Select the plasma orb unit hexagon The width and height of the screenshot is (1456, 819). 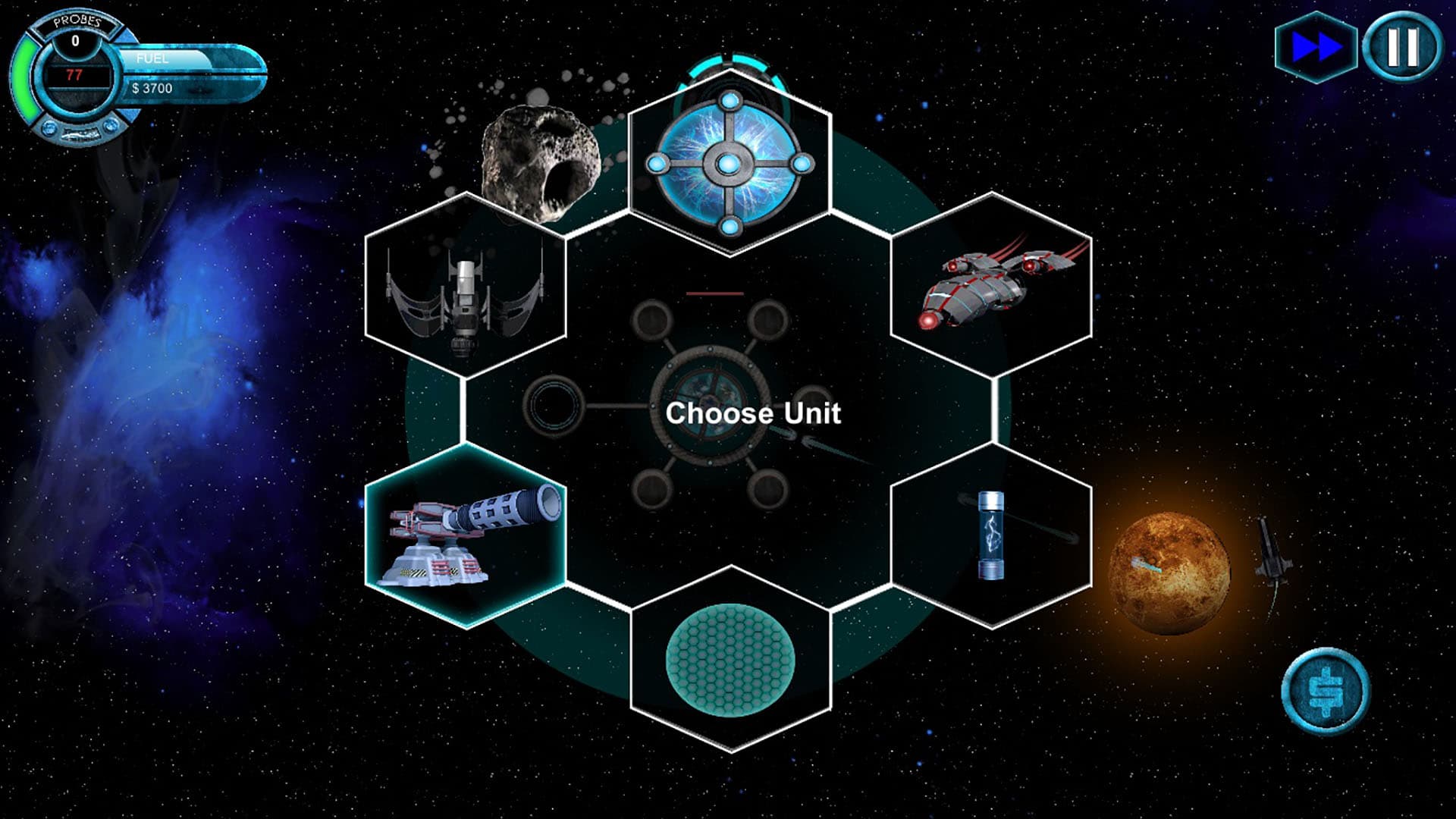tap(728, 163)
